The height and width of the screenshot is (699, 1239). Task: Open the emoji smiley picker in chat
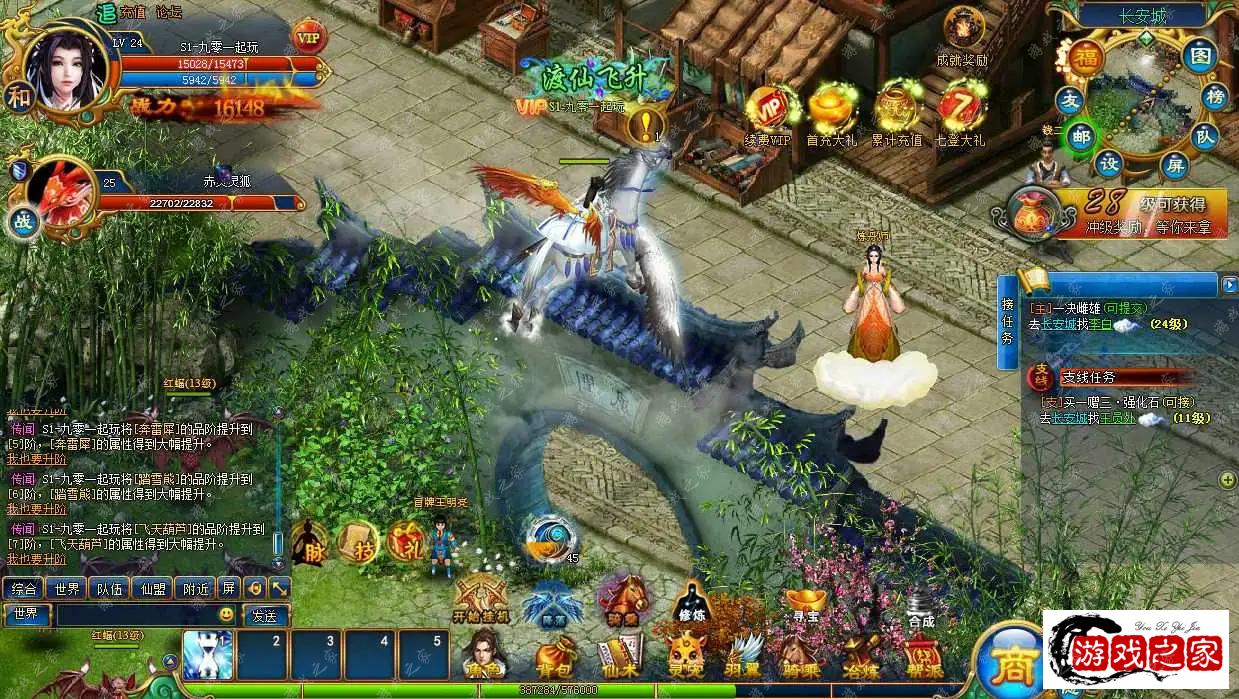pos(227,615)
